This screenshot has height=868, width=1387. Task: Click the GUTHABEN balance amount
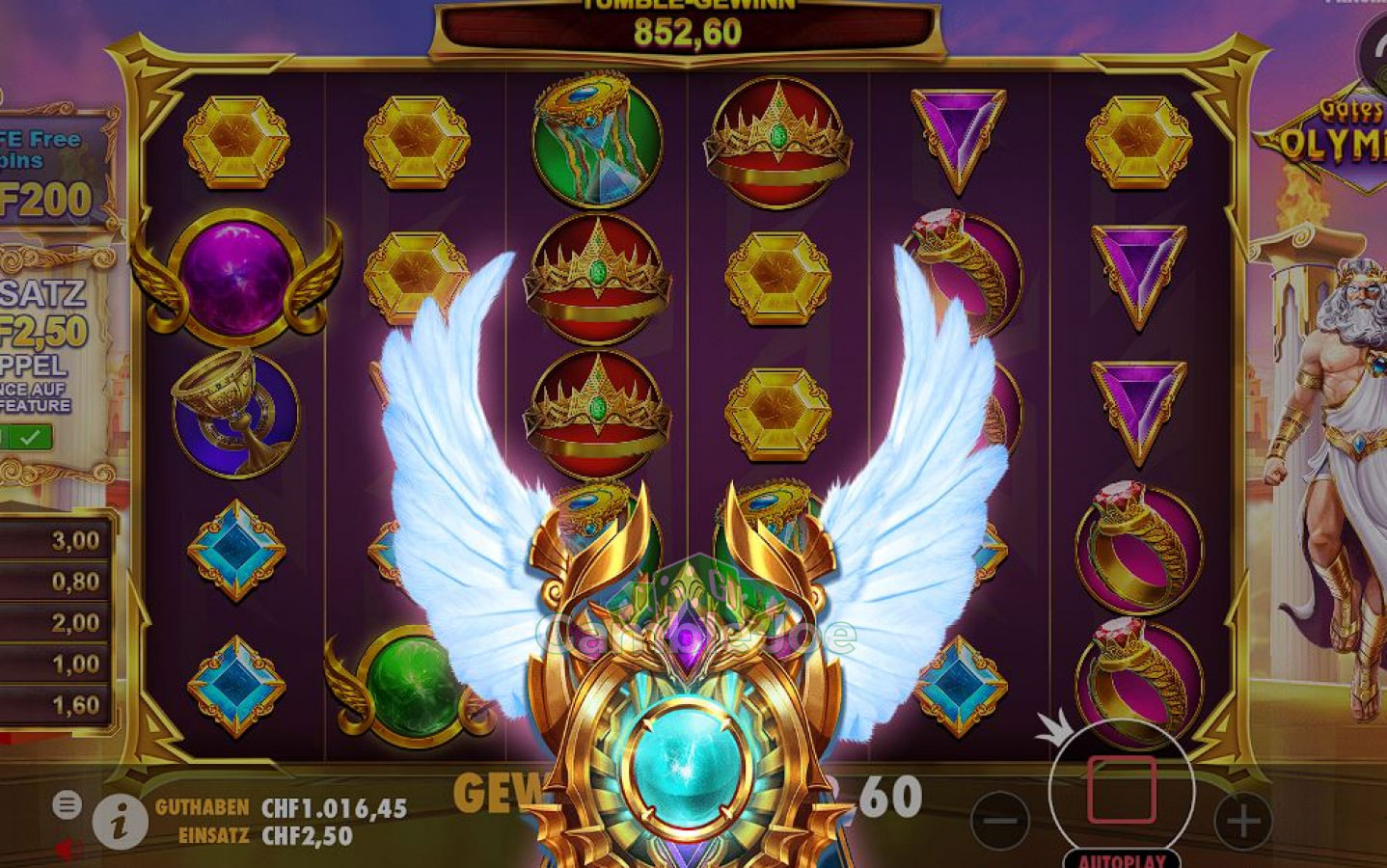(x=333, y=807)
